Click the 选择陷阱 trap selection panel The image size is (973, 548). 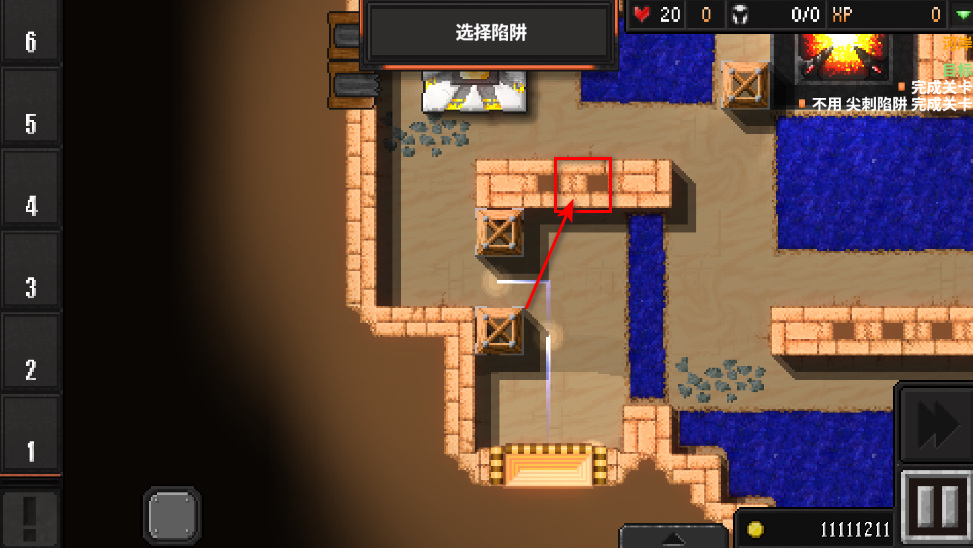click(x=490, y=33)
